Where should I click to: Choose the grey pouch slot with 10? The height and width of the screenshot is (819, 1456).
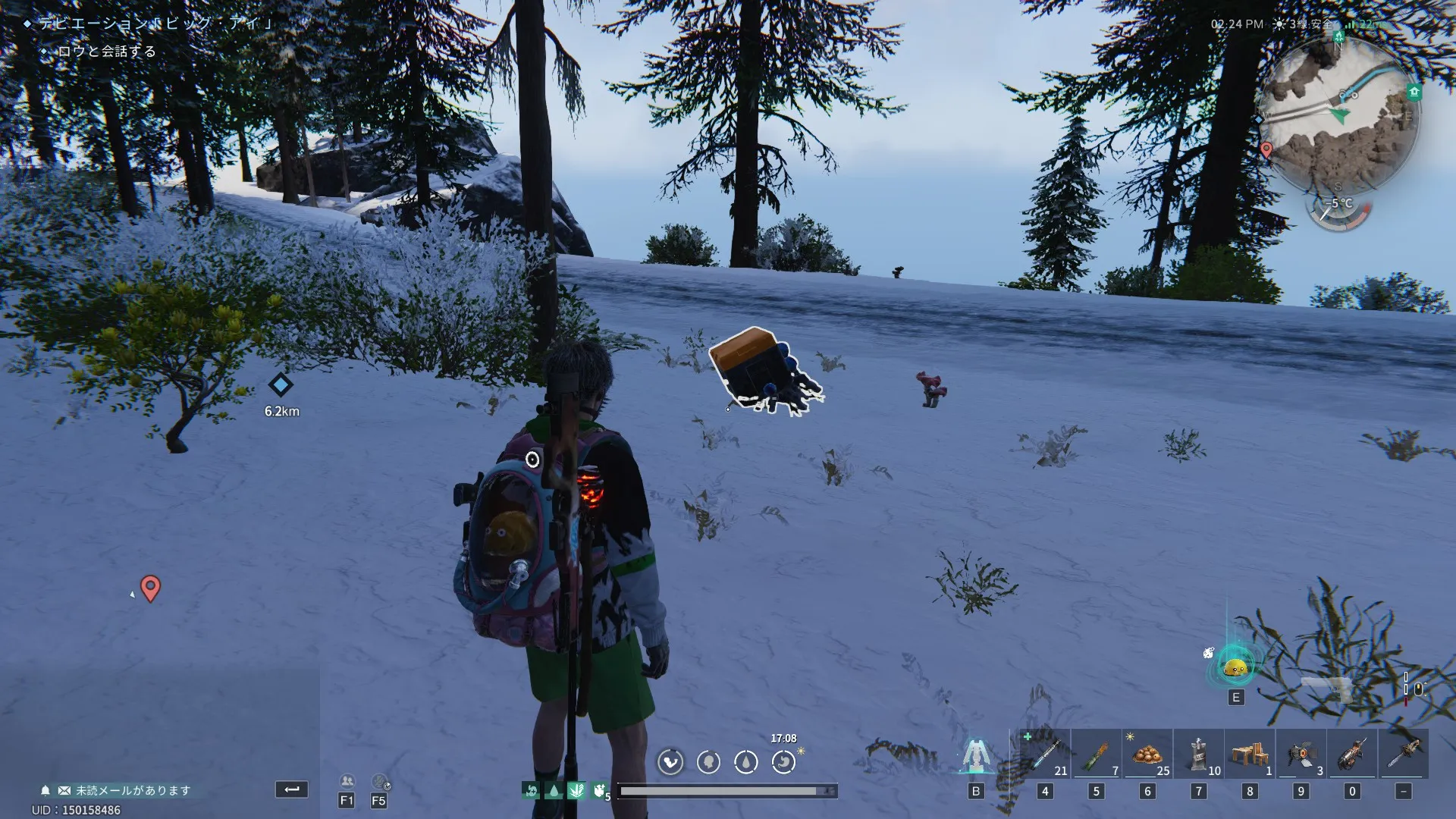point(1199,754)
